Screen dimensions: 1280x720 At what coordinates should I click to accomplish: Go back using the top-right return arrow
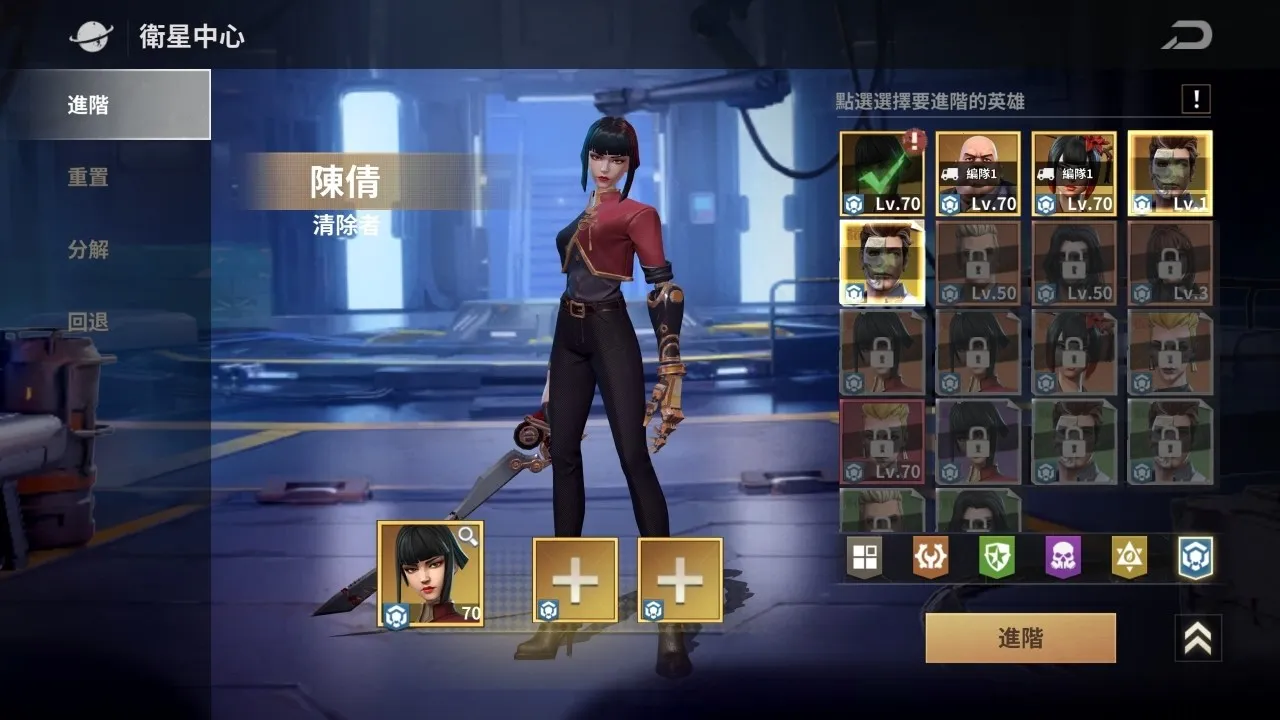pos(1187,36)
